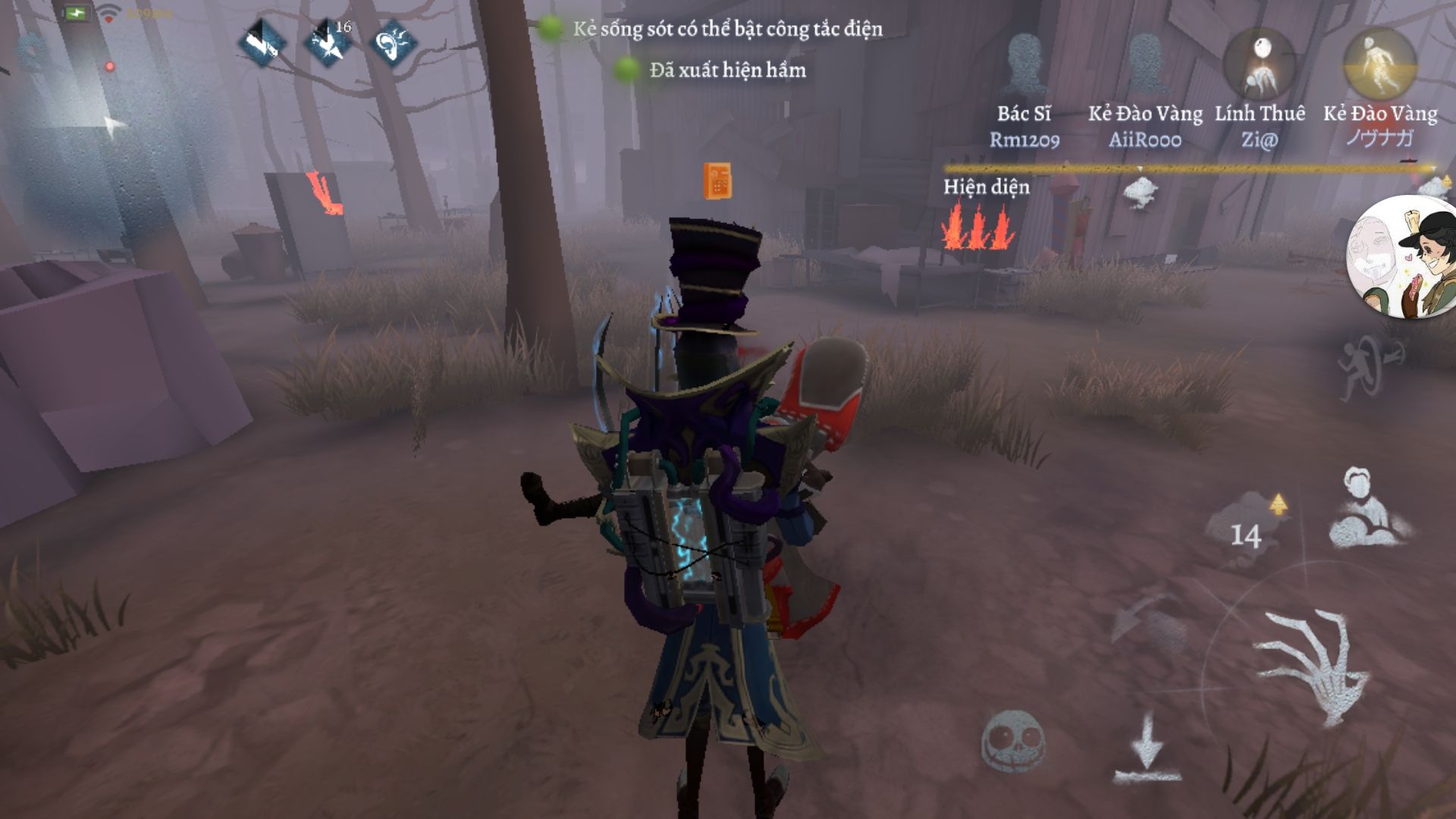Open the floating cartoon avatar overlay bubble

tap(1403, 256)
